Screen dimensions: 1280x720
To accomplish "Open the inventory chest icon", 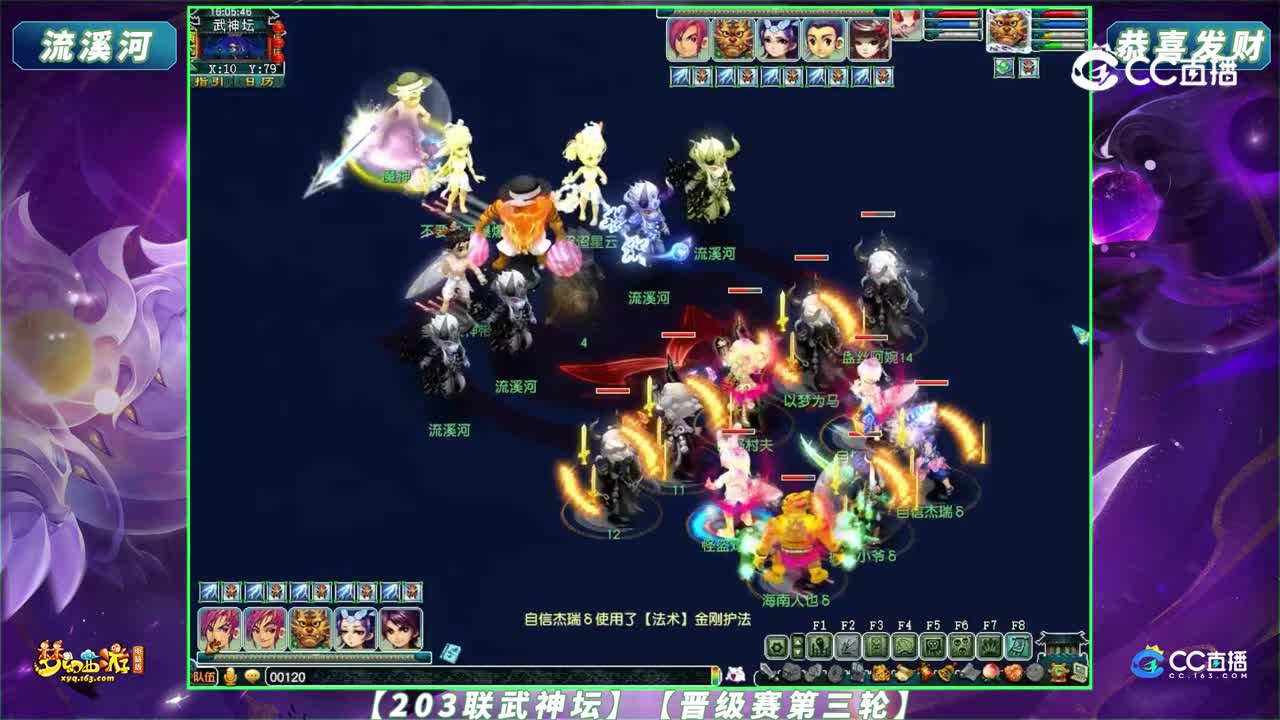I will (790, 671).
